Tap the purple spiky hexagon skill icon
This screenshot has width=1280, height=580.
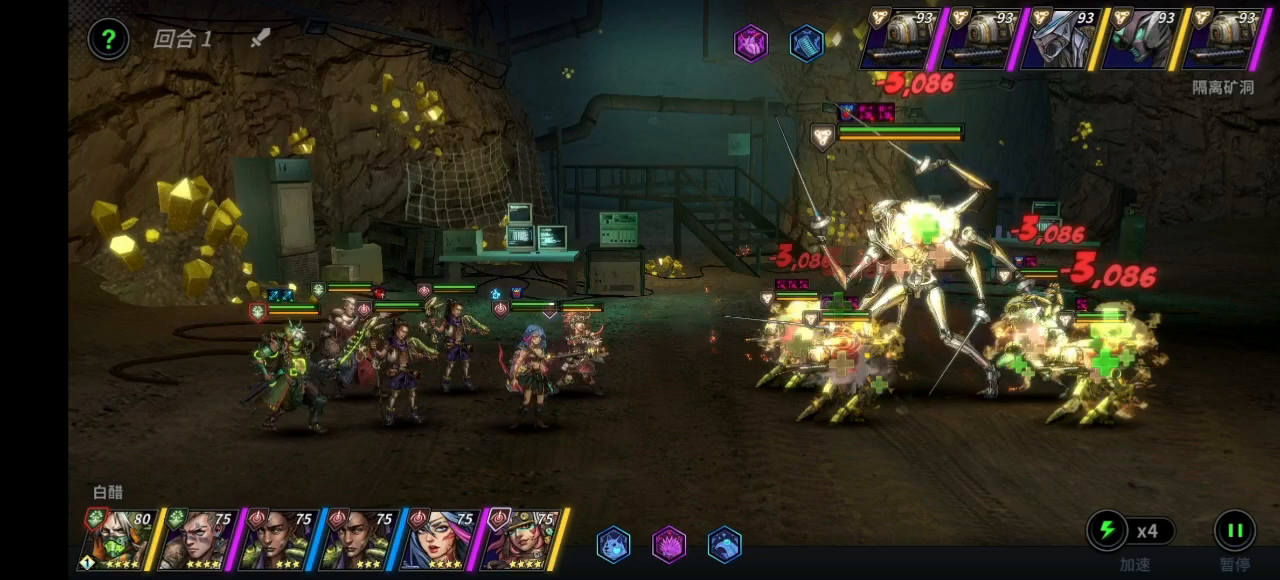tap(669, 544)
